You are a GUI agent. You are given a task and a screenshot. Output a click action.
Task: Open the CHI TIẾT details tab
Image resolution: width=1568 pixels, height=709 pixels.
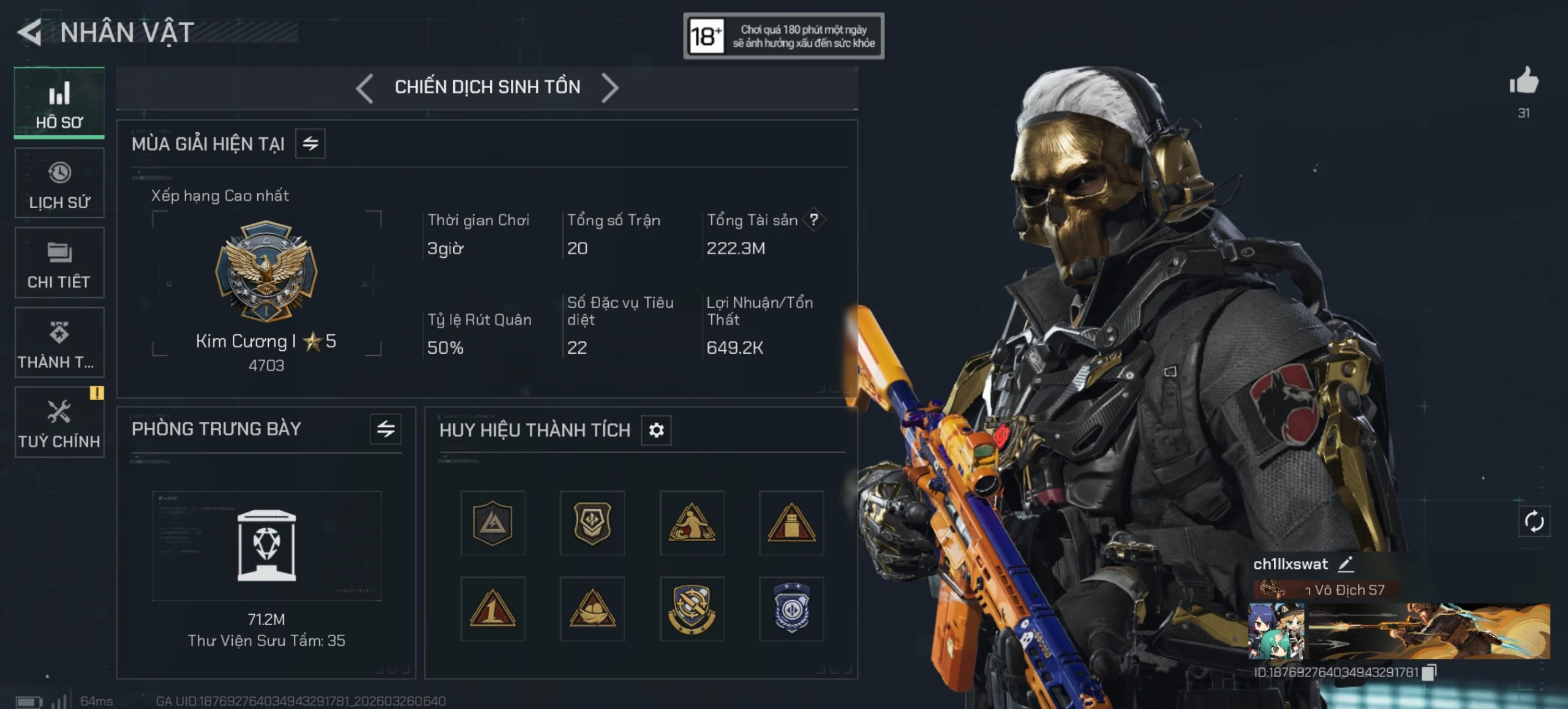coord(59,263)
